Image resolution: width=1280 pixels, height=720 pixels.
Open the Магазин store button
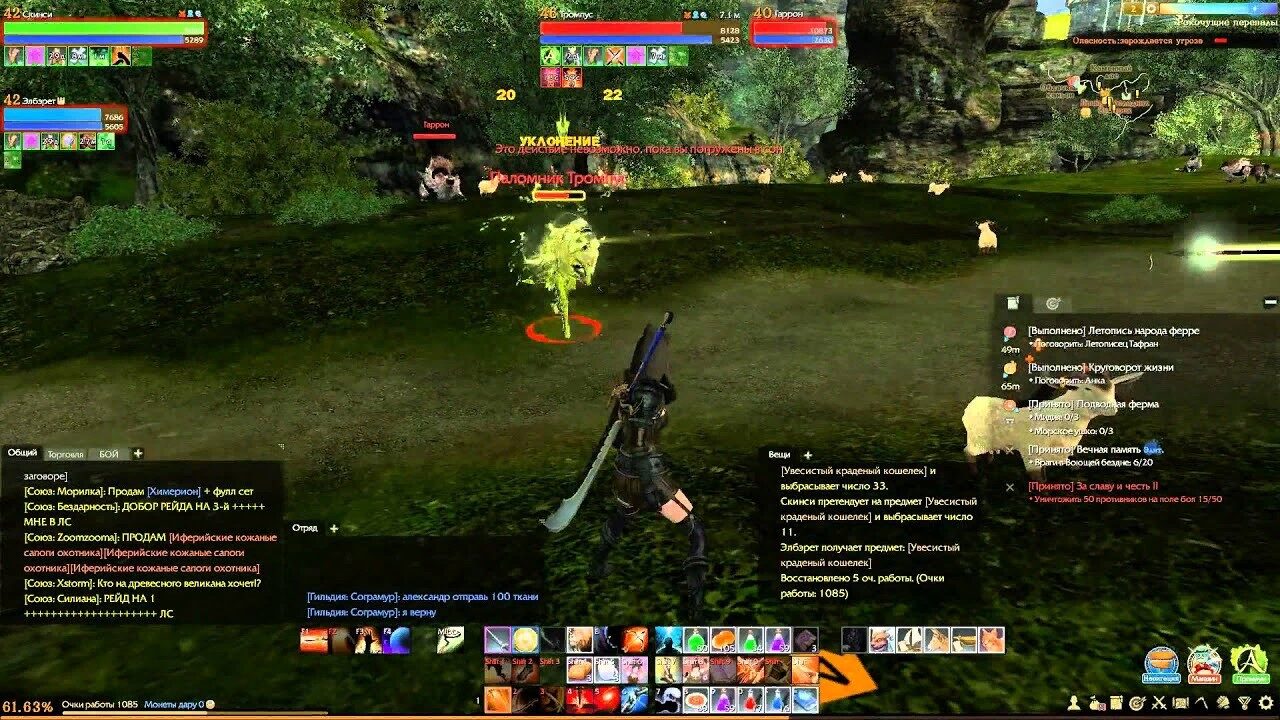pos(1204,662)
